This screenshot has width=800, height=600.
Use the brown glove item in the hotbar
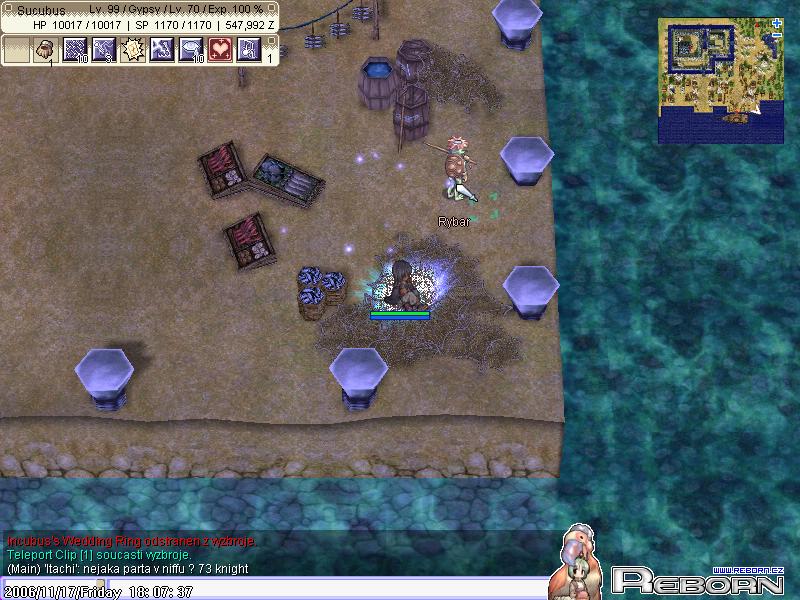click(x=46, y=49)
